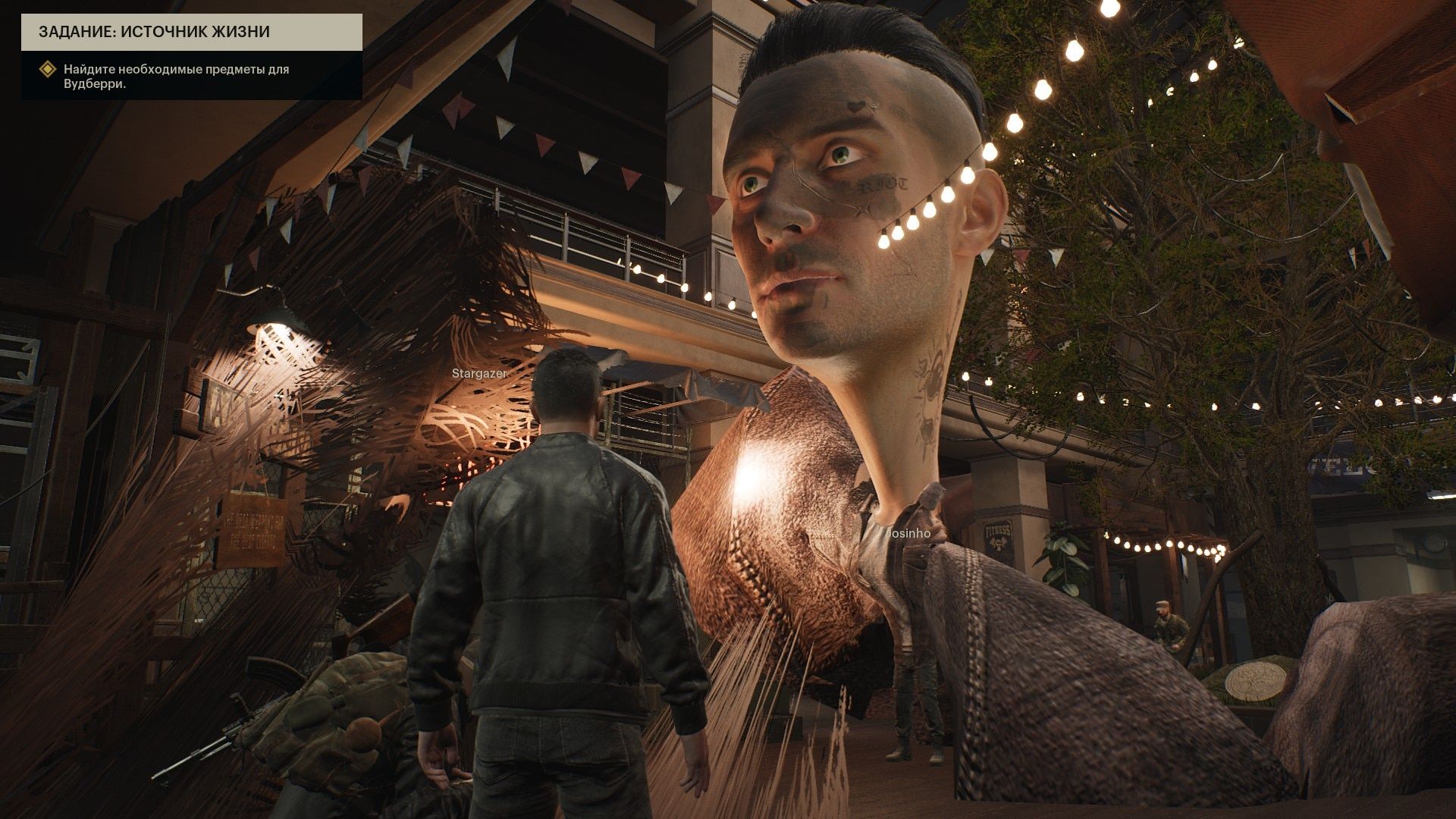Screen dimensions: 1456x819
Task: Open the "Источник жизни" quest tracker header
Action: point(191,33)
